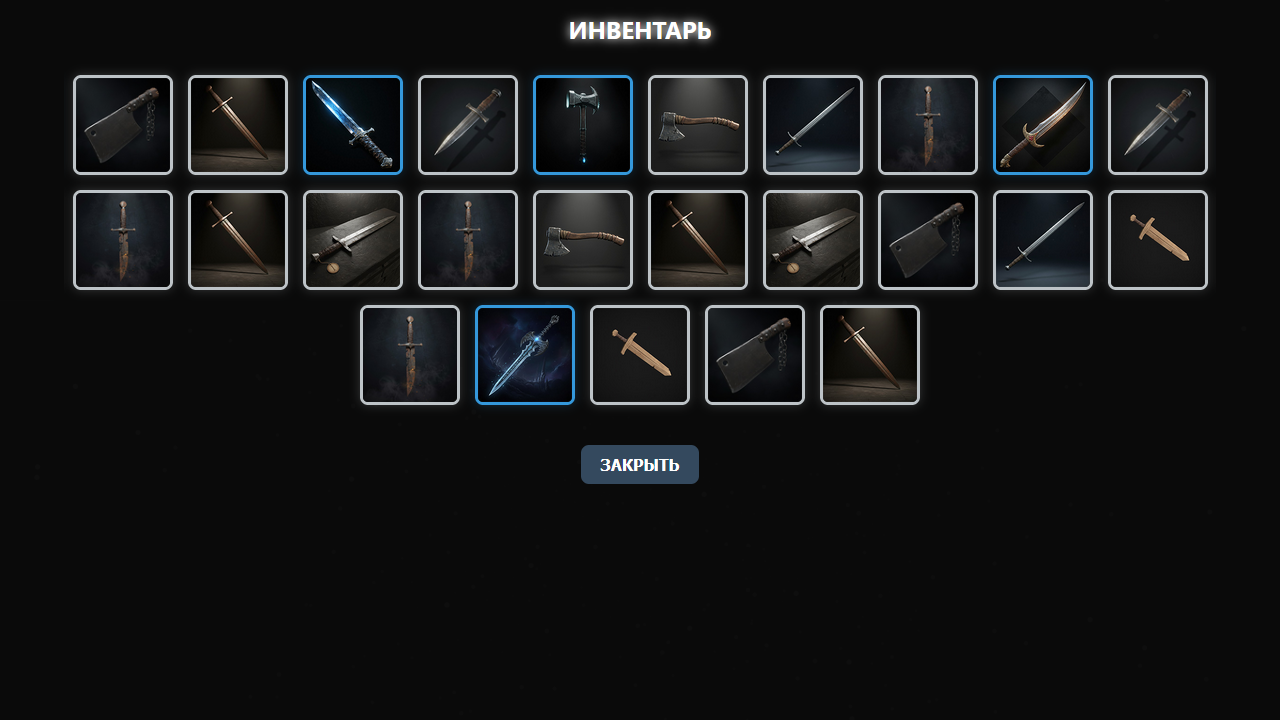Open the rusty dagger in the bottom row
The width and height of the screenshot is (1280, 720).
[x=410, y=354]
